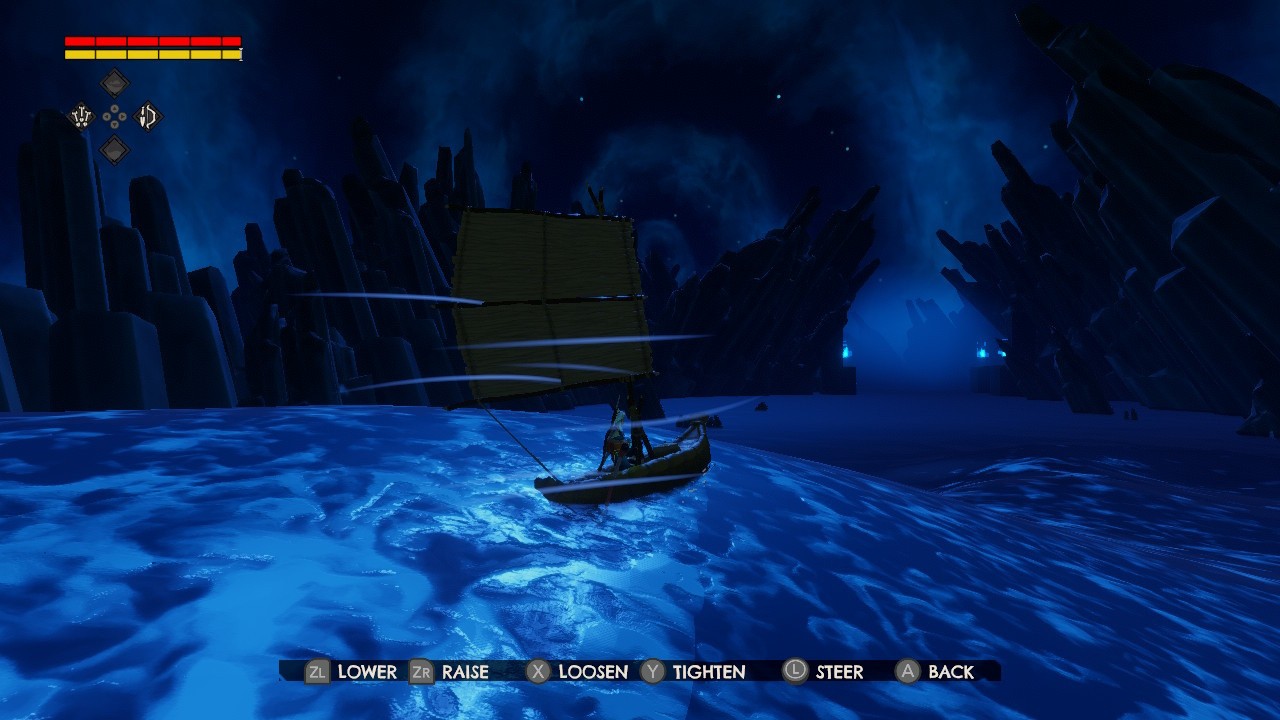Image resolution: width=1280 pixels, height=720 pixels.
Task: Choose the three-arrows ammo quick slot
Action: (x=81, y=117)
